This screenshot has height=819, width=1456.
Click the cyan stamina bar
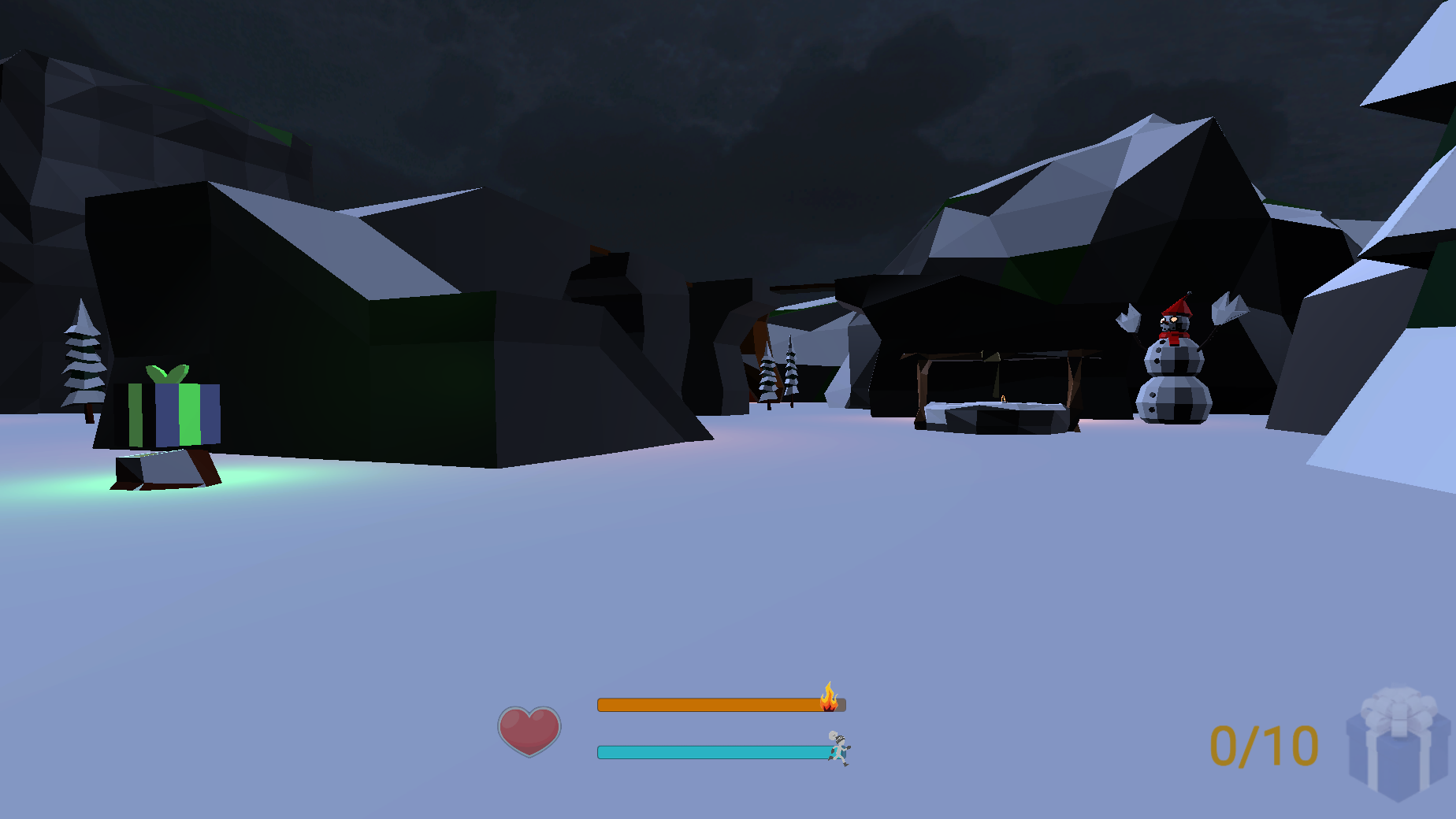[x=705, y=752]
